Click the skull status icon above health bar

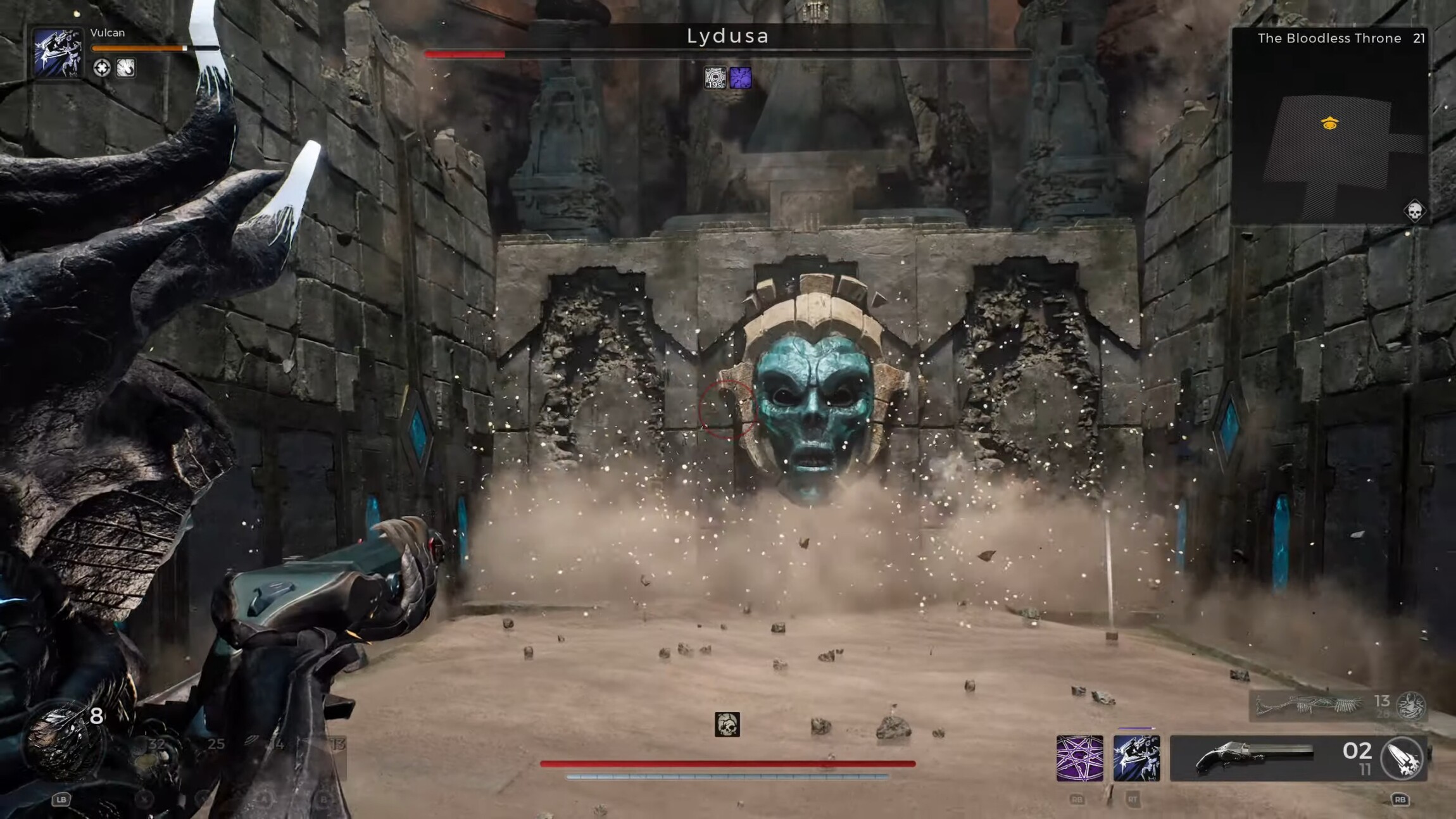[727, 725]
